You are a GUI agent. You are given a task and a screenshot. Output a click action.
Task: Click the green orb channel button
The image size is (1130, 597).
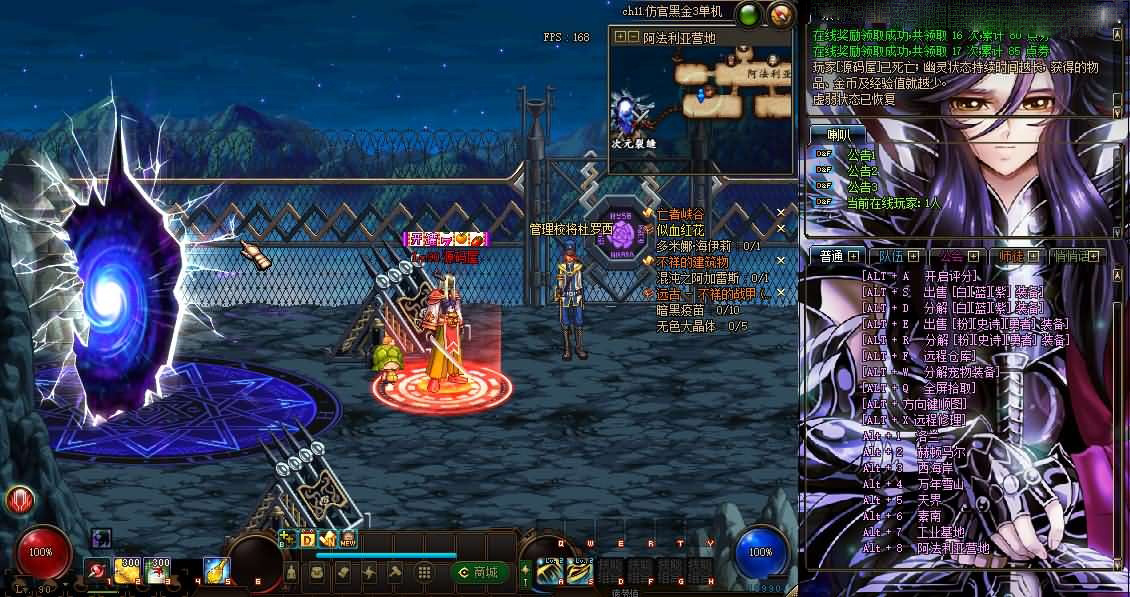[x=748, y=14]
